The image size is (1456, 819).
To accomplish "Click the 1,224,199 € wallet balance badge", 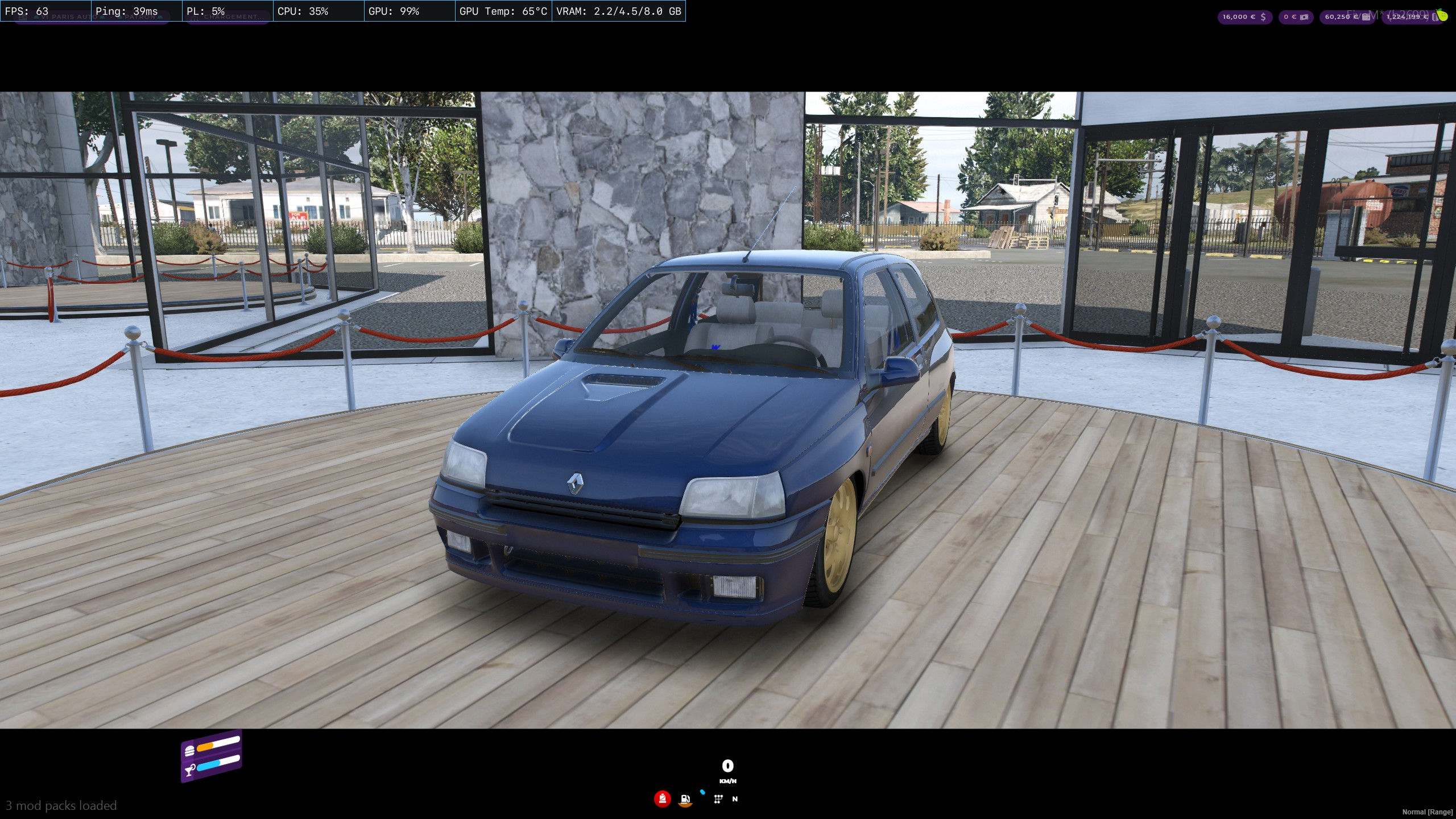I will point(1409,18).
